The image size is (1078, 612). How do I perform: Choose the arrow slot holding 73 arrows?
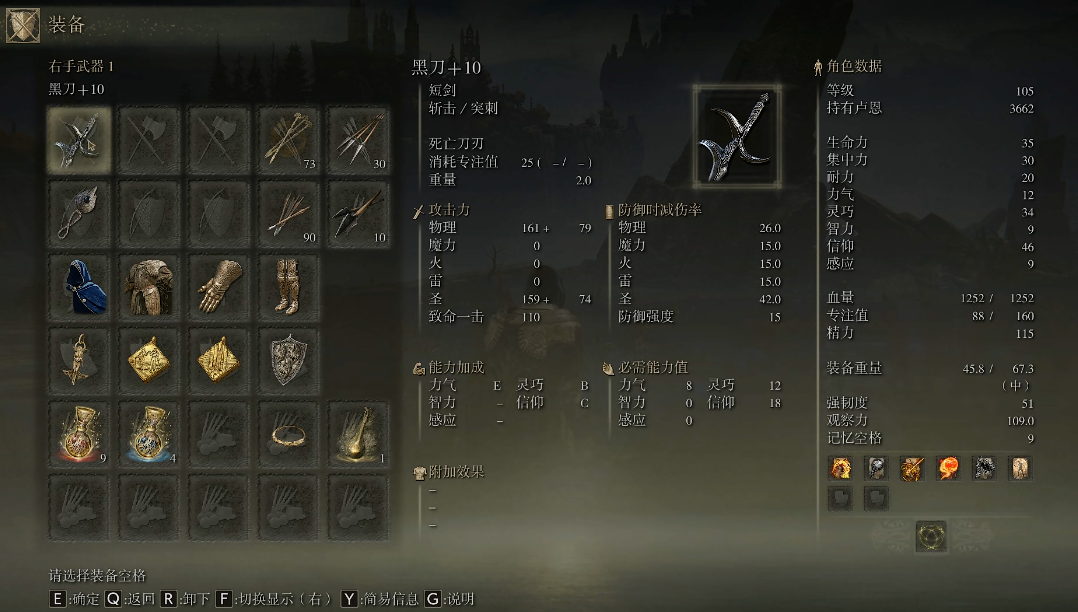click(289, 141)
